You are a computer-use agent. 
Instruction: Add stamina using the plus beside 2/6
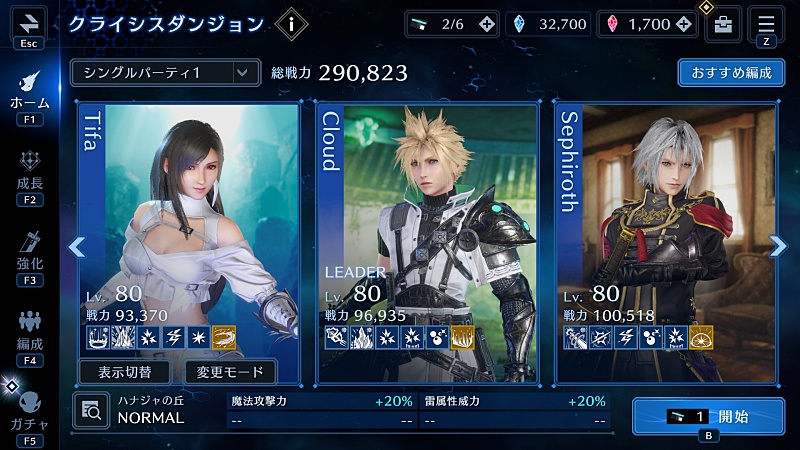(x=487, y=24)
